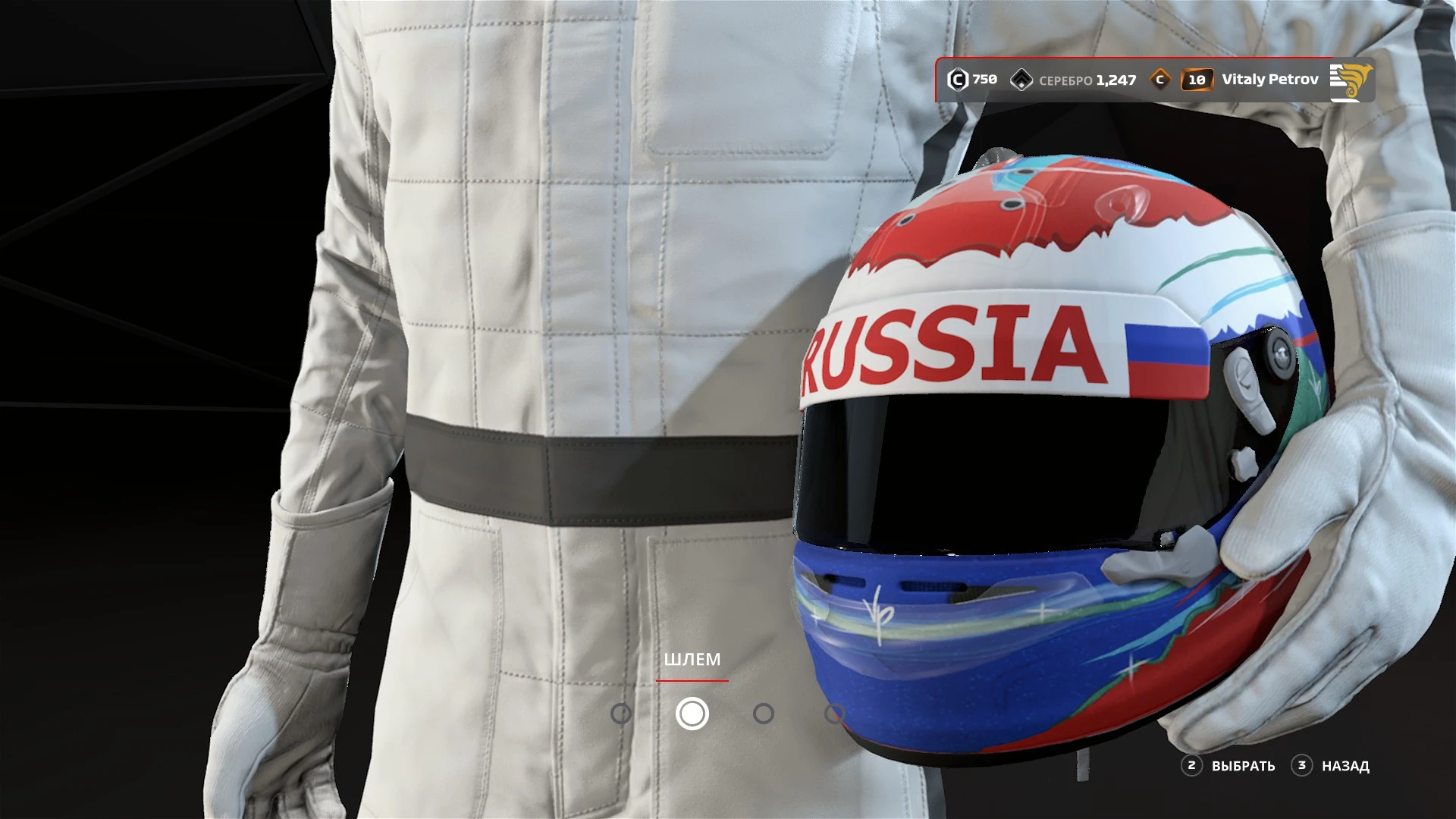
Task: Click the Credits coin icon showing 750
Action: [x=957, y=78]
